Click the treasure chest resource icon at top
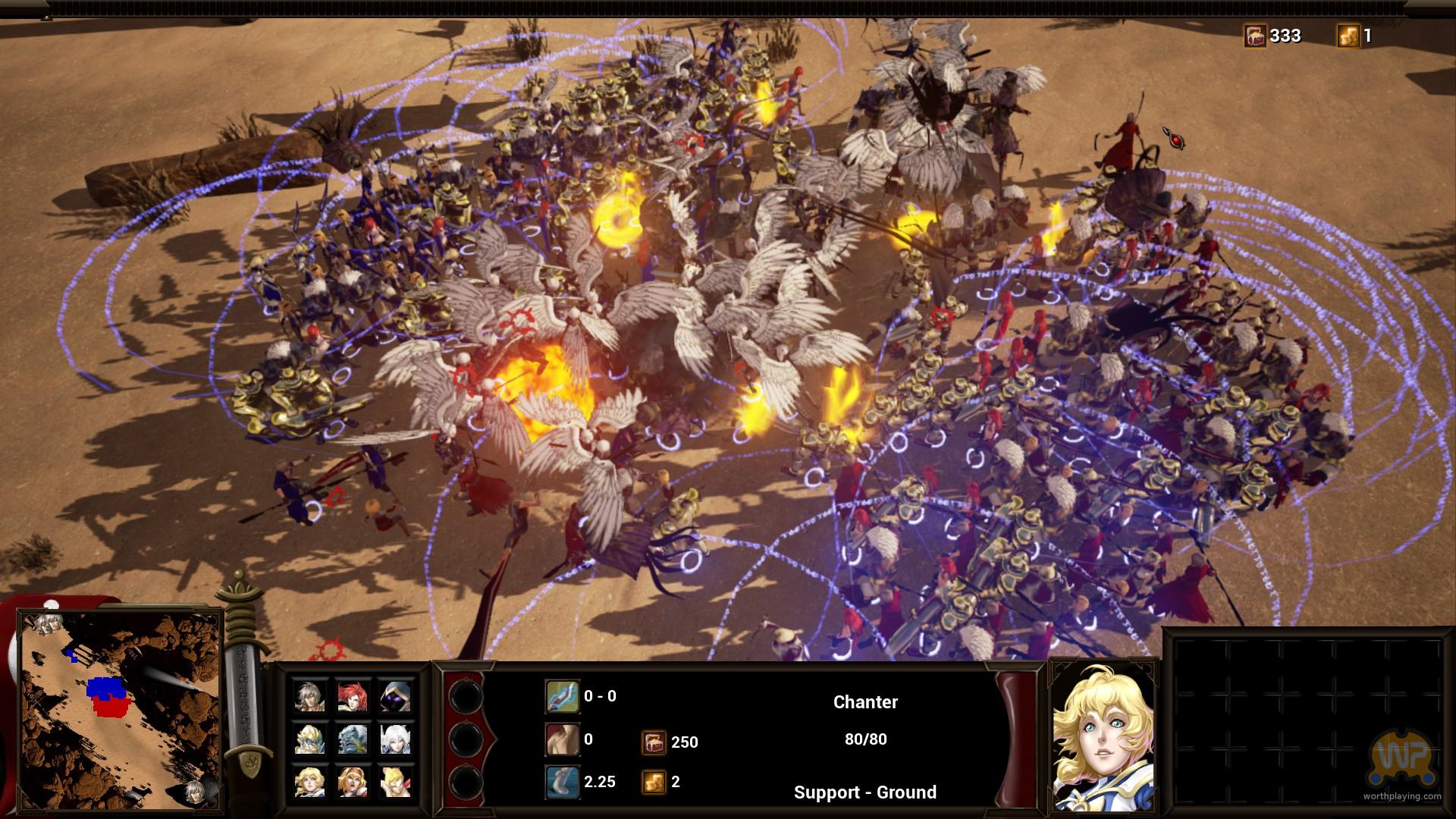 (1255, 36)
